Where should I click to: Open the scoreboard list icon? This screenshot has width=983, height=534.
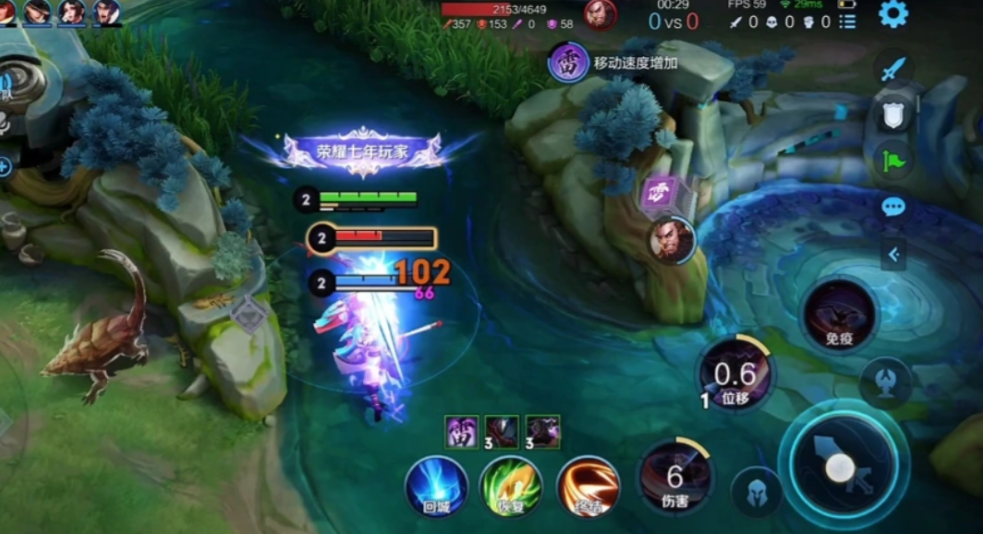[847, 21]
